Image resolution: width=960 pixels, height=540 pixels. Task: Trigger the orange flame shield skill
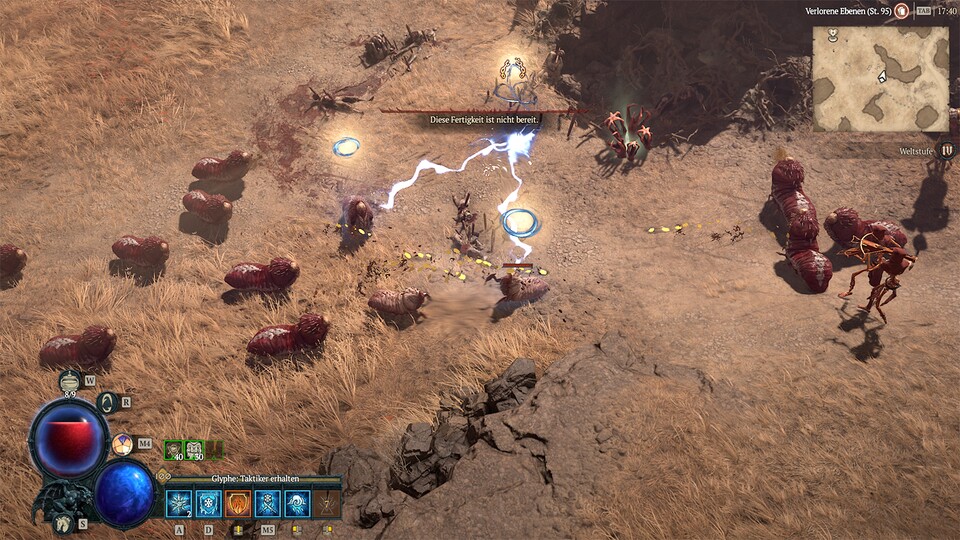(x=238, y=503)
